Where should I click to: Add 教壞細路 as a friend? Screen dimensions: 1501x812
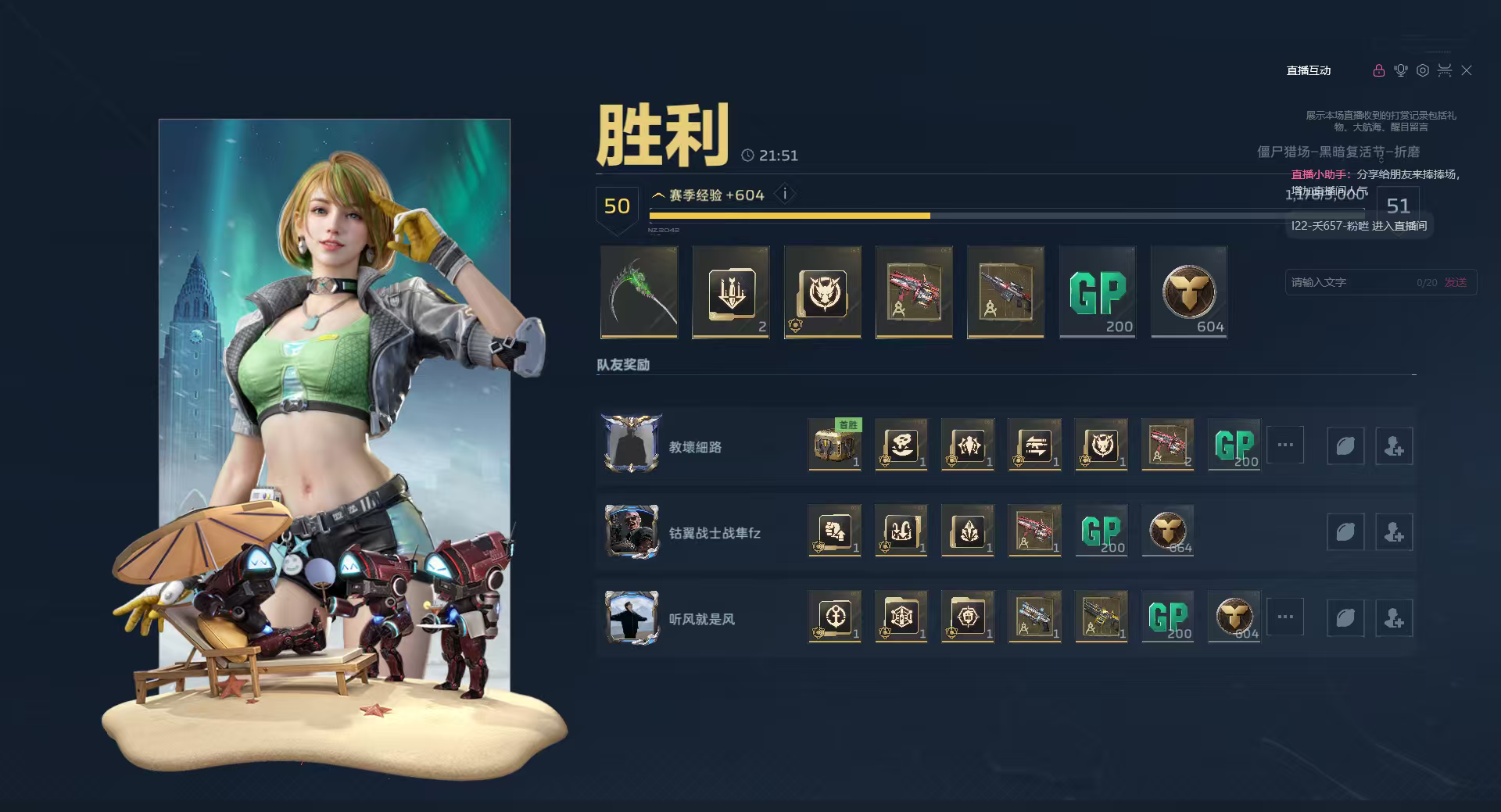pyautogui.click(x=1393, y=446)
